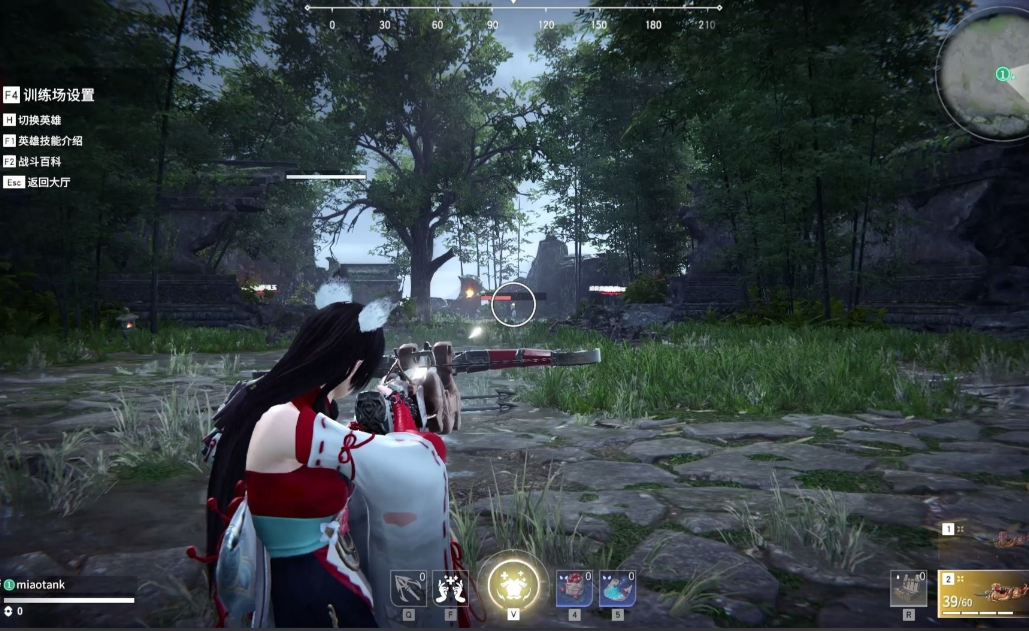Select the equipped gun weapon slot
The image size is (1029, 631).
tap(985, 591)
